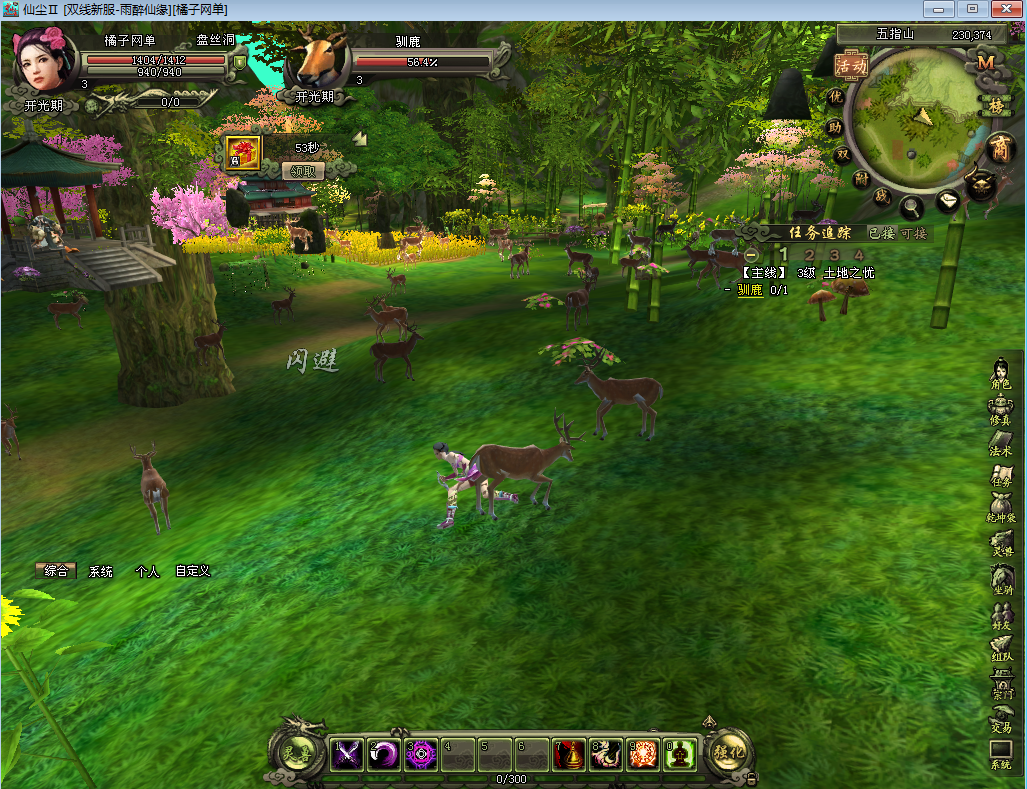Viewport: 1027px width, 789px height.
Task: Activate the green meditation skill in slot 0
Action: pos(680,755)
